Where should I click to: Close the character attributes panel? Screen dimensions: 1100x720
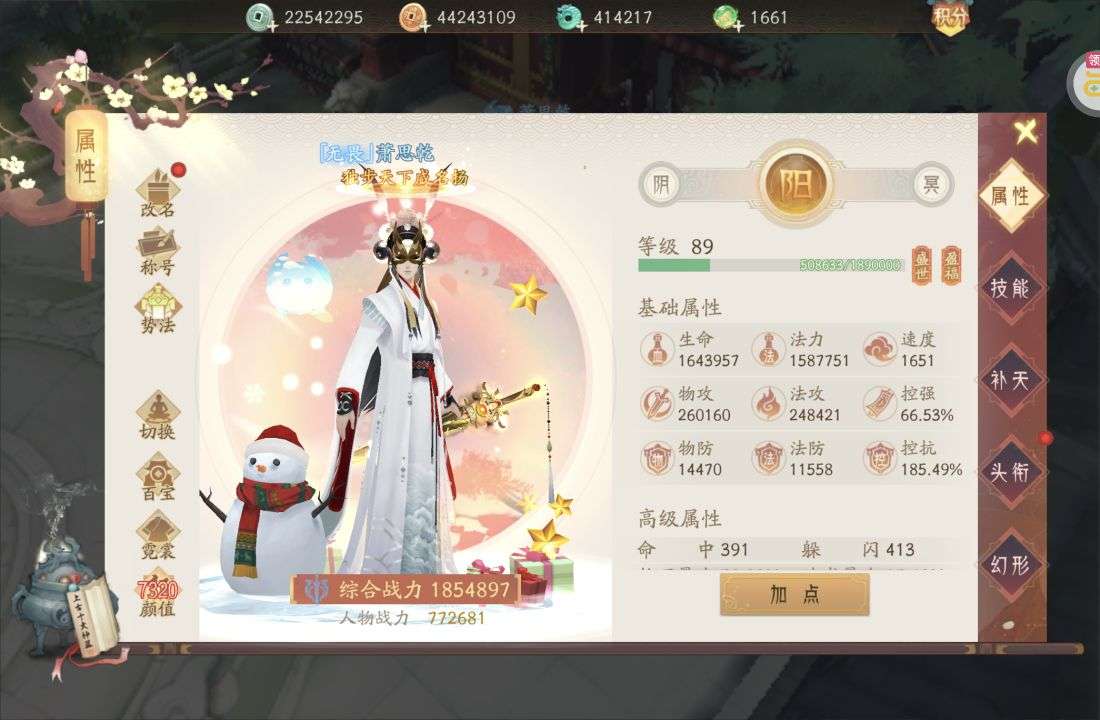[x=1025, y=132]
